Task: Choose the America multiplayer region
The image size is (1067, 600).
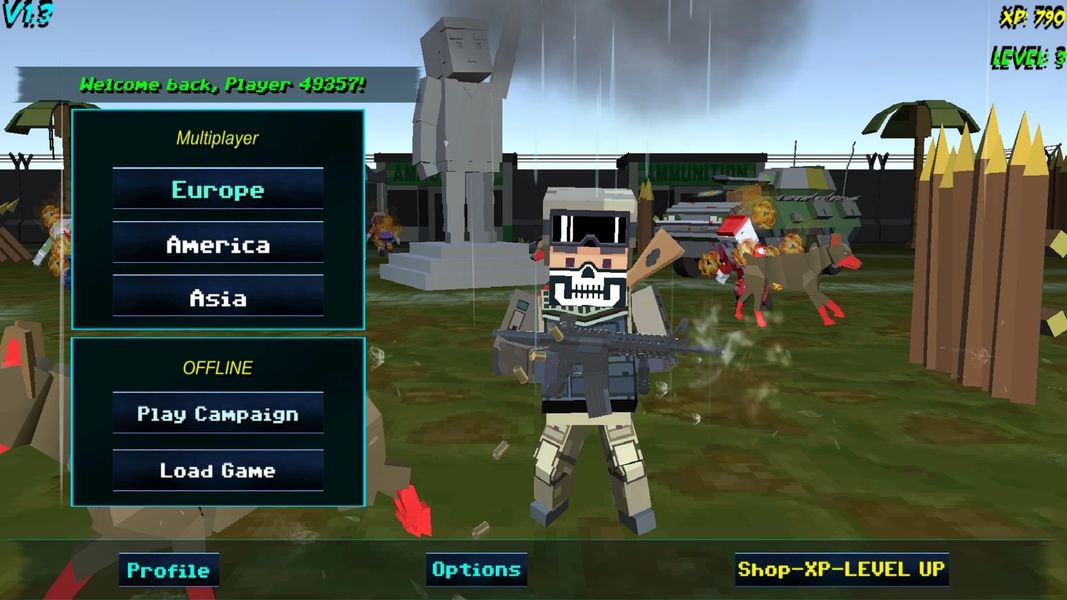Action: pyautogui.click(x=218, y=244)
